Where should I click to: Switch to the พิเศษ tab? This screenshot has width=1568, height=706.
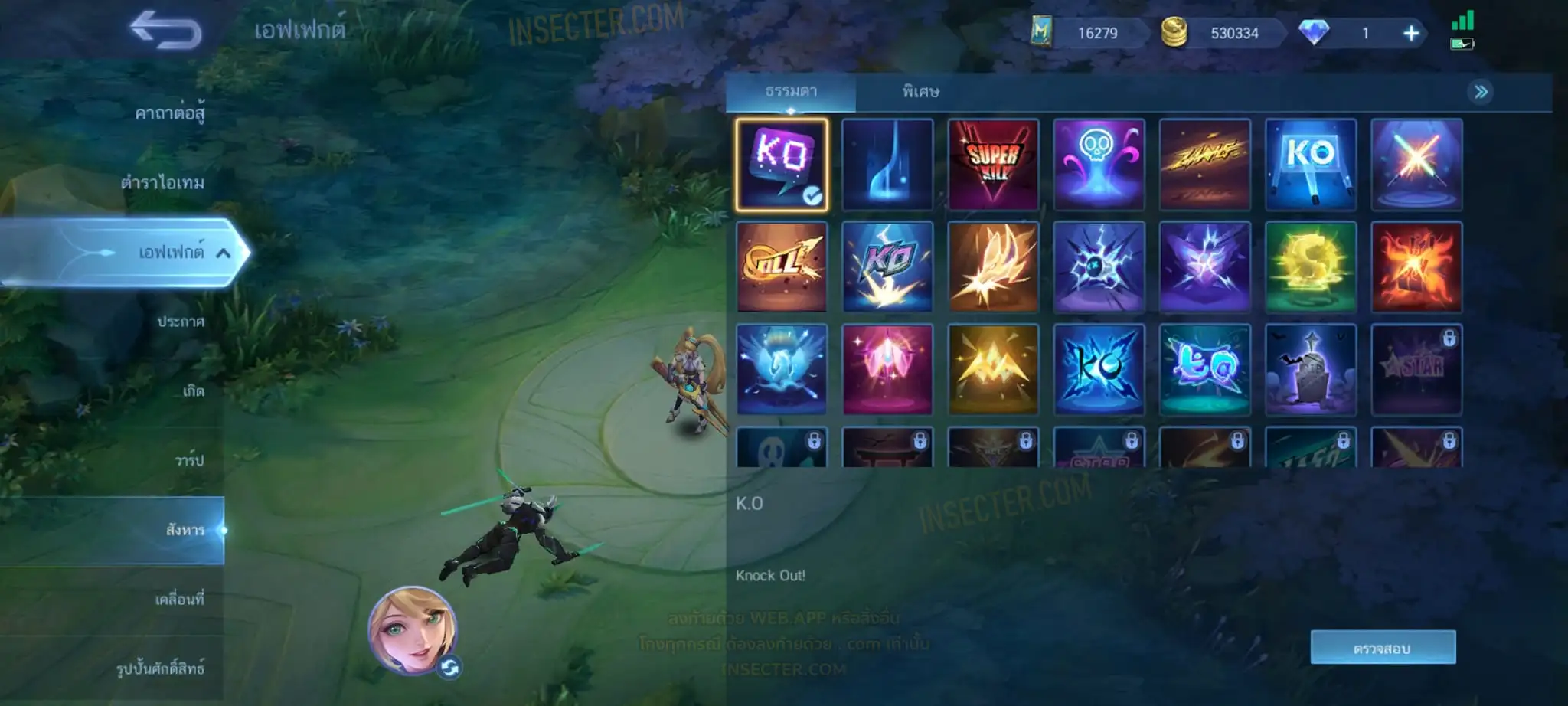tap(920, 92)
